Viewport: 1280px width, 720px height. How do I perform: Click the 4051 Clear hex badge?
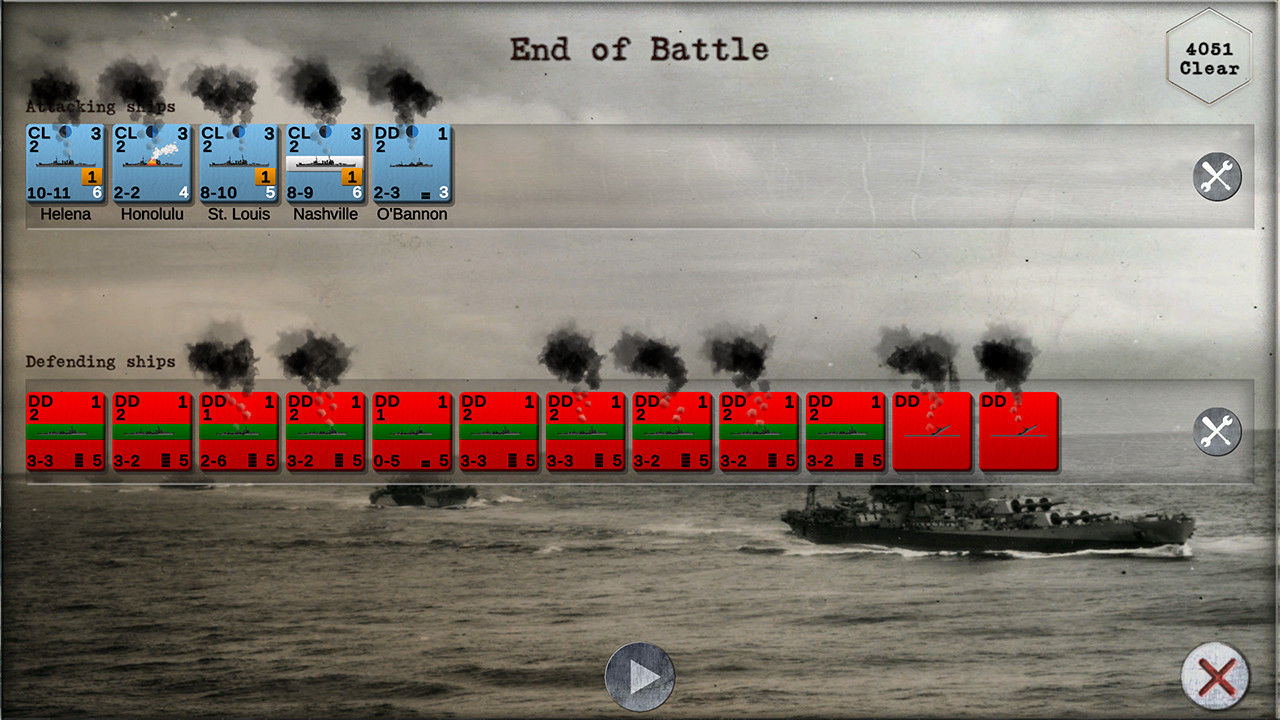click(x=1209, y=58)
